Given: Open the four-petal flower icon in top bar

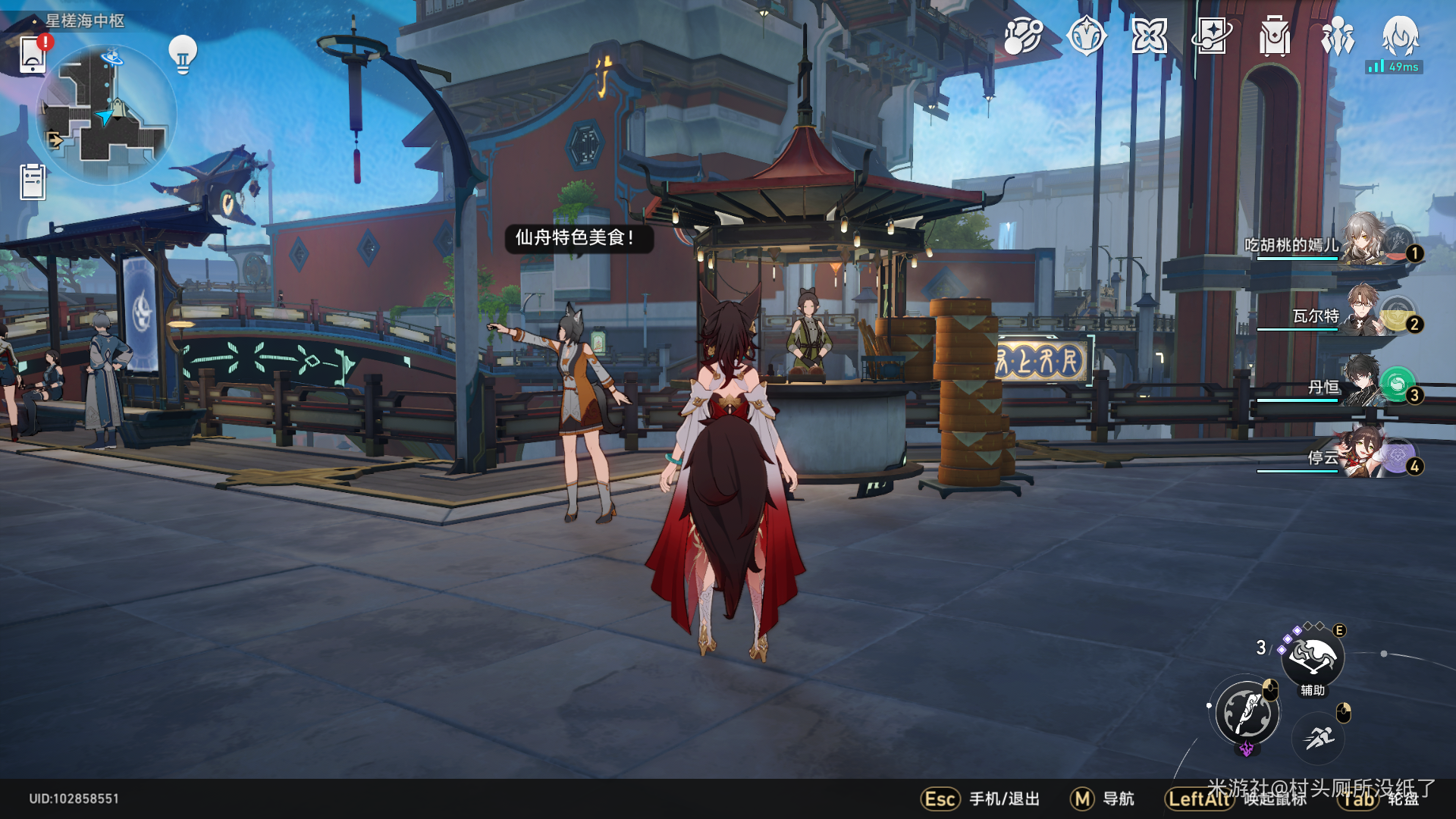Looking at the screenshot, I should [1149, 36].
